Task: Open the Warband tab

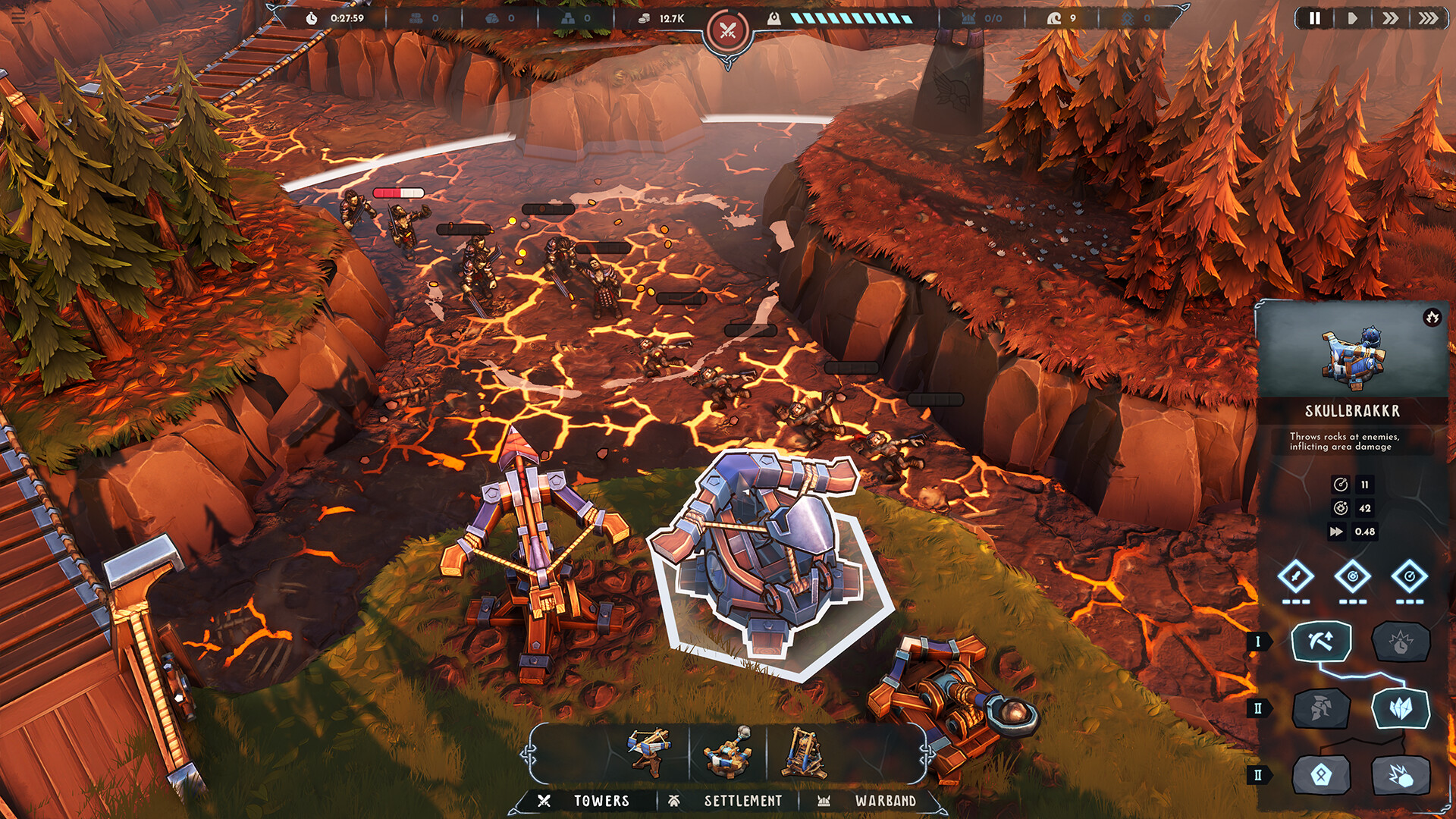Action: point(886,800)
